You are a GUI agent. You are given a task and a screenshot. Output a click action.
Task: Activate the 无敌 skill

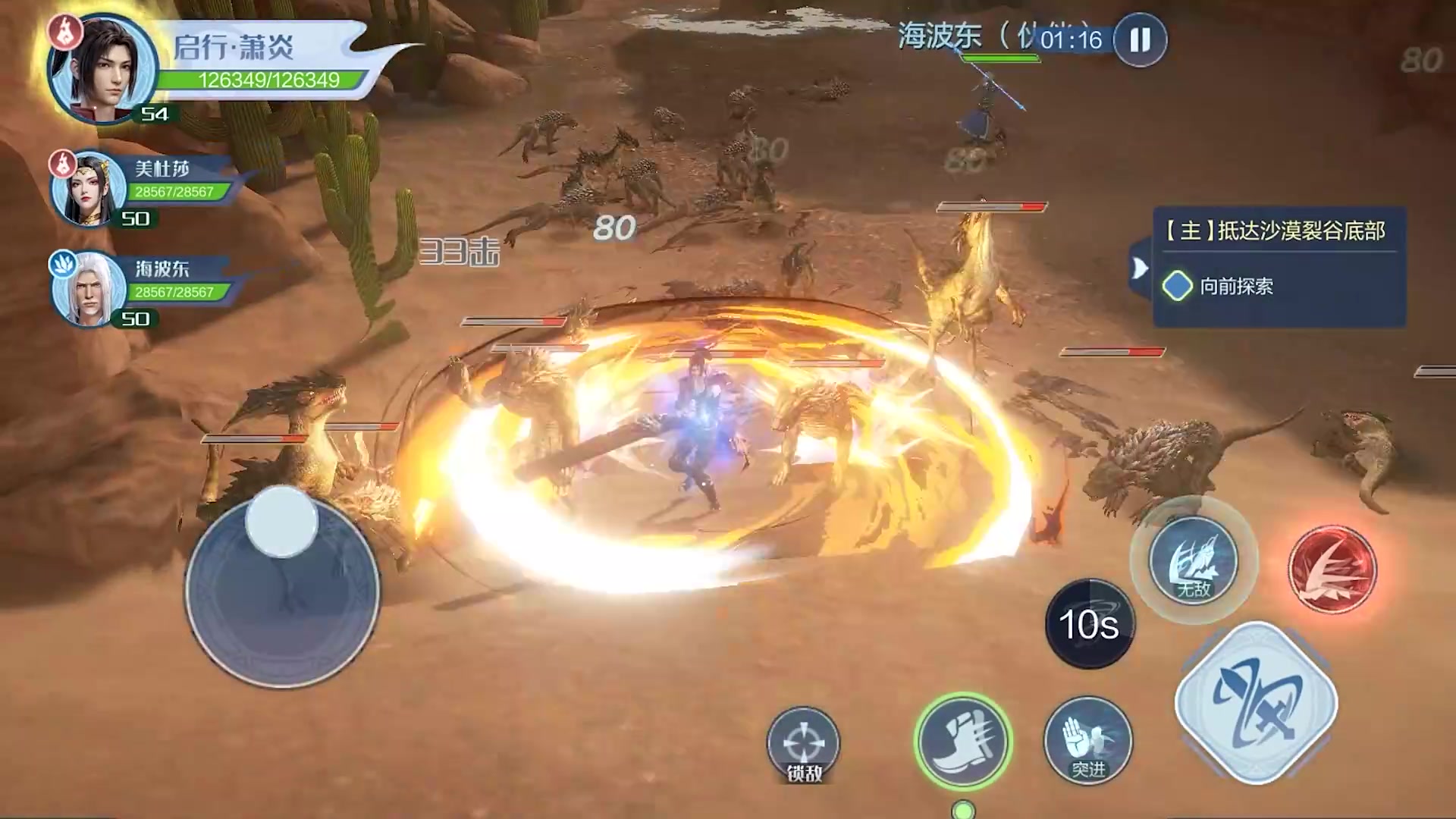(1193, 562)
